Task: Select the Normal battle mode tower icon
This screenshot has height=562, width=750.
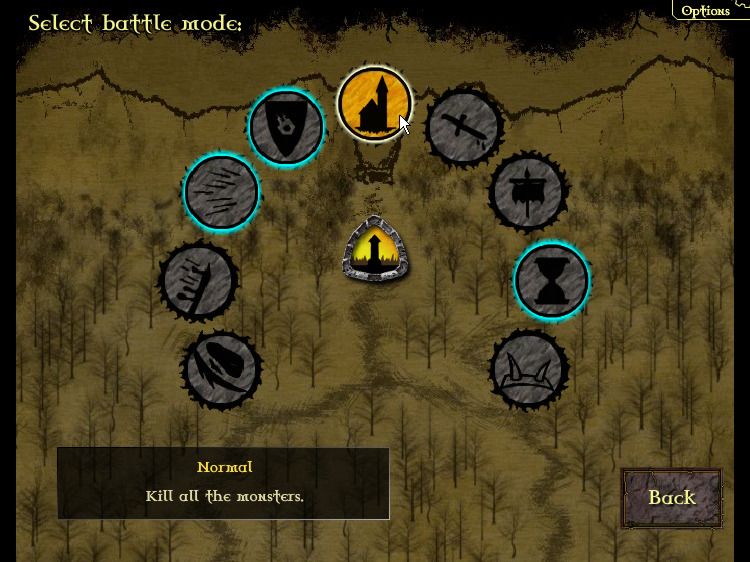Action: (374, 104)
